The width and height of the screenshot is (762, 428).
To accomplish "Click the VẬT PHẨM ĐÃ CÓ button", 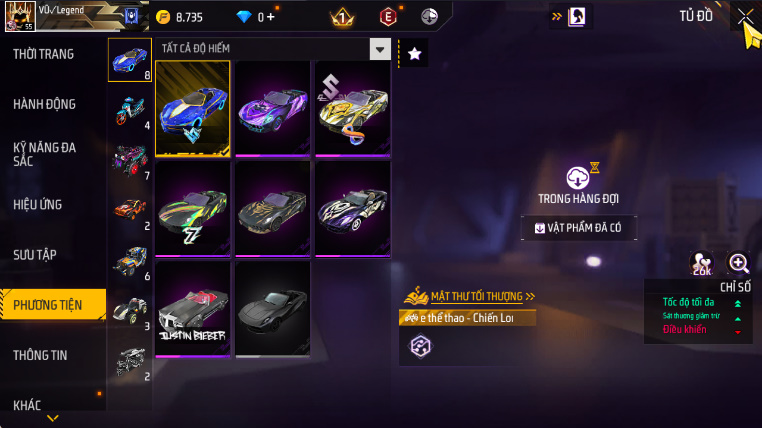I will coord(578,228).
